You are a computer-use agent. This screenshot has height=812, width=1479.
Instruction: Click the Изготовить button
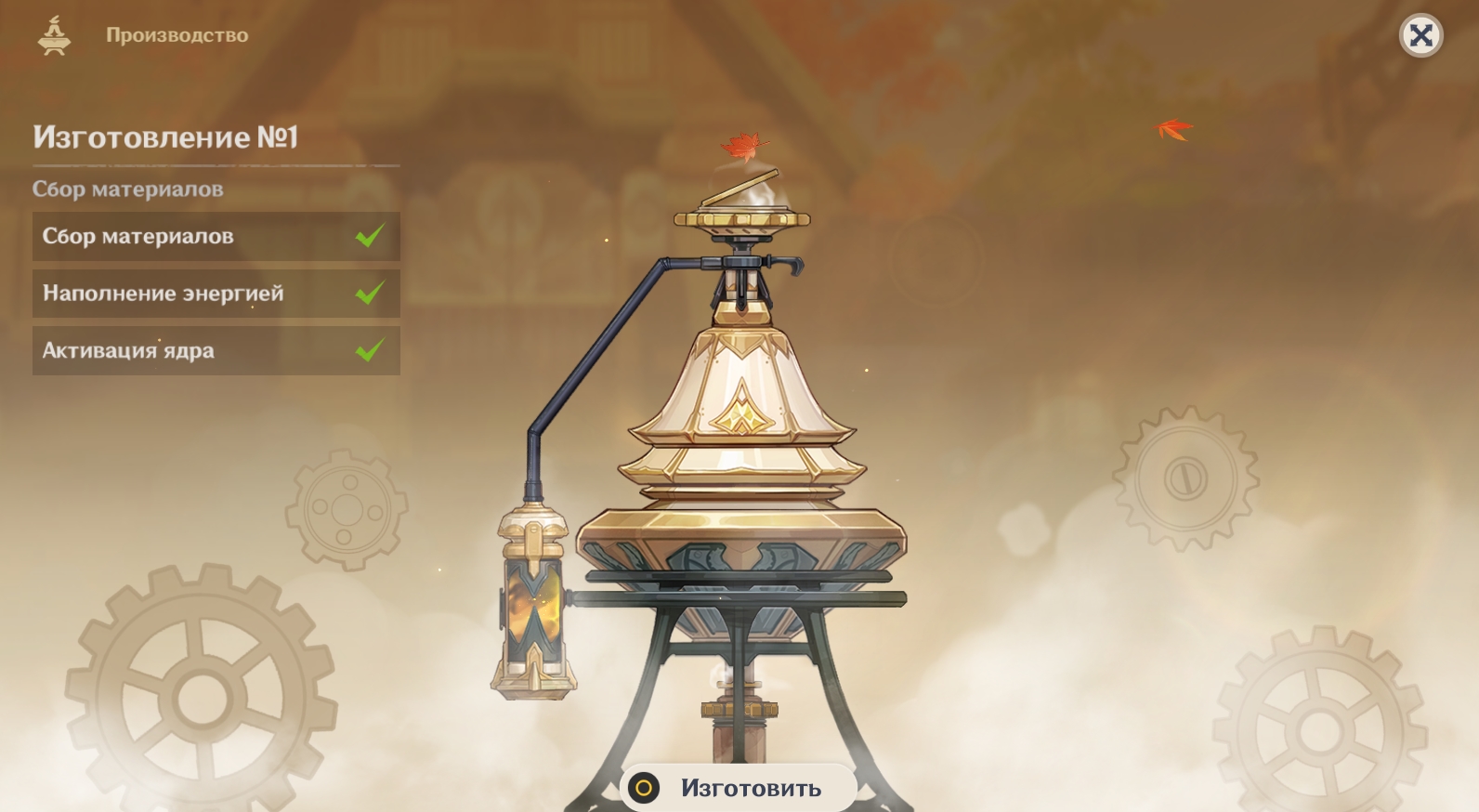[739, 788]
